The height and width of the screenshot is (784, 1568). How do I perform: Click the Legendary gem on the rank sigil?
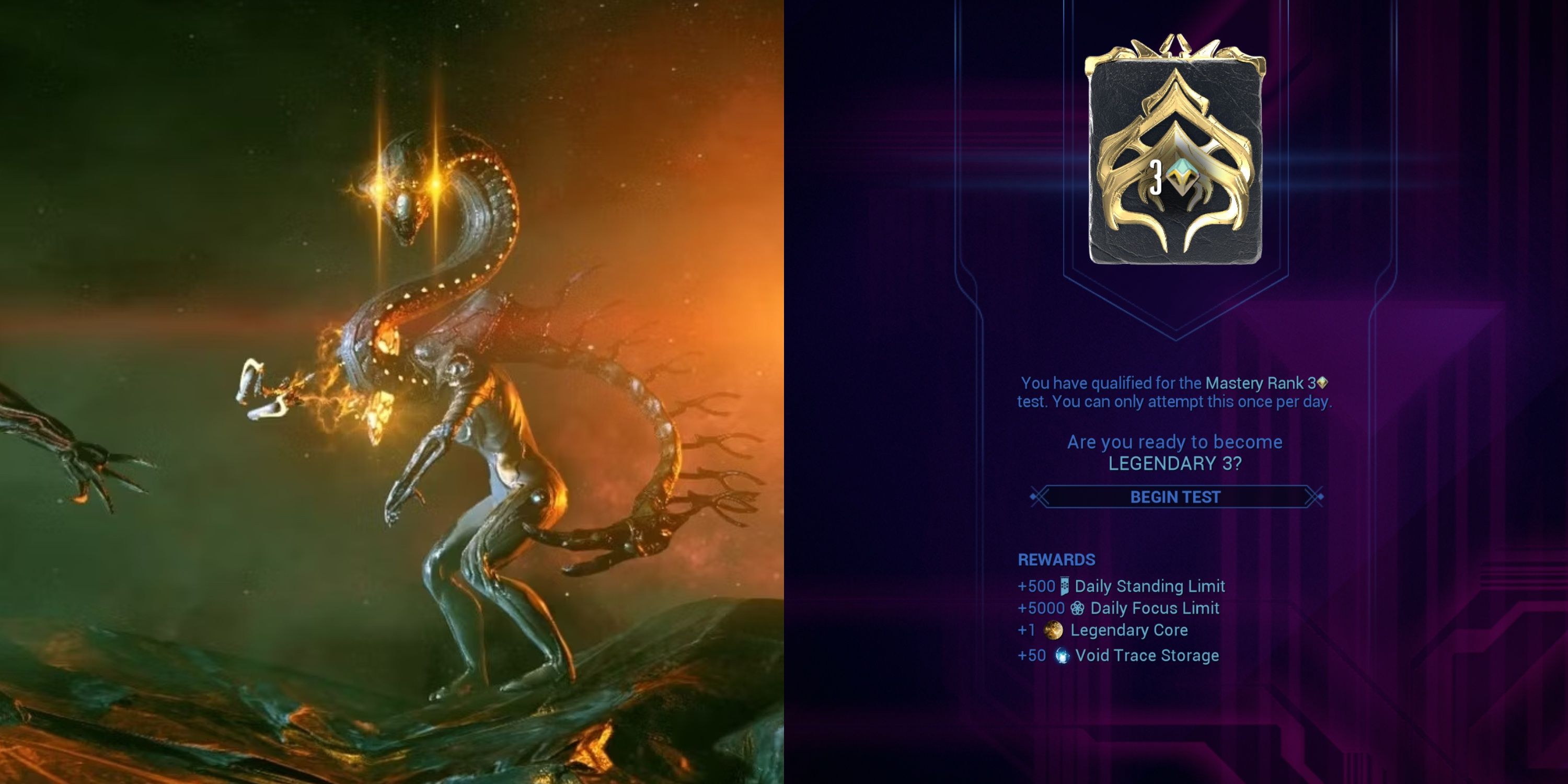(1182, 177)
